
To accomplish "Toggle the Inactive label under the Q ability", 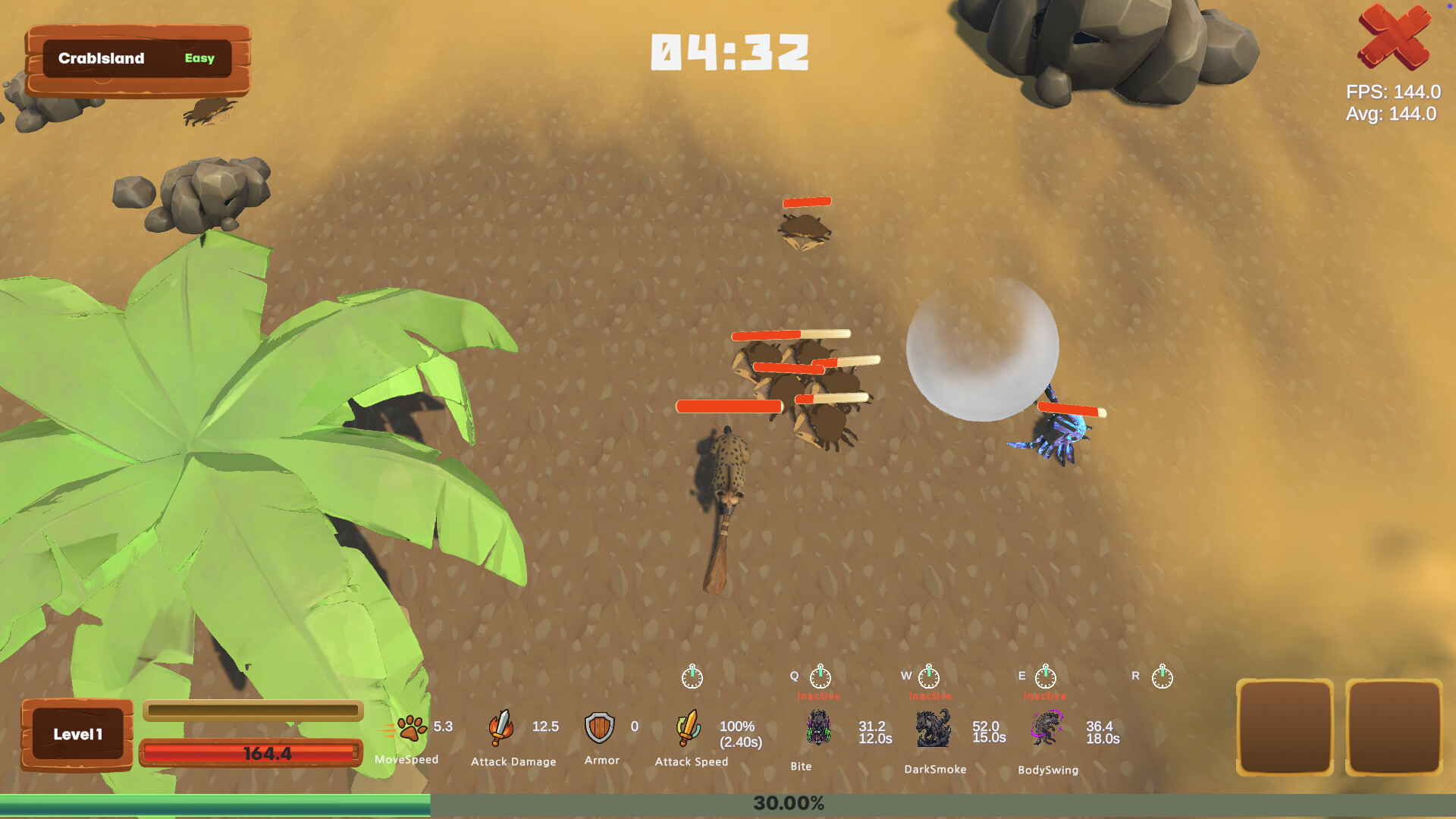I will pyautogui.click(x=816, y=694).
